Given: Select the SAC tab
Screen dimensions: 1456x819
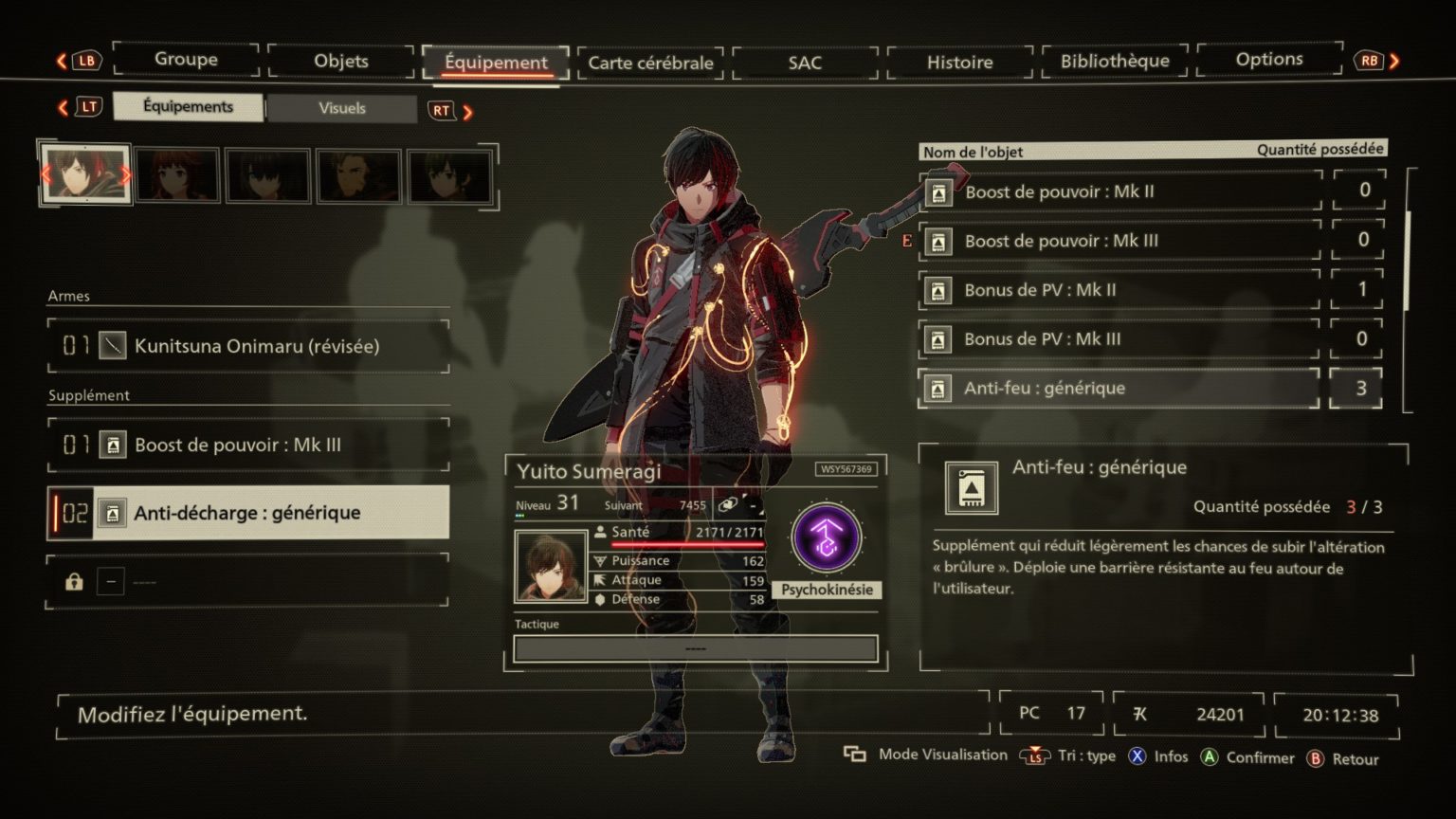Looking at the screenshot, I should point(805,63).
